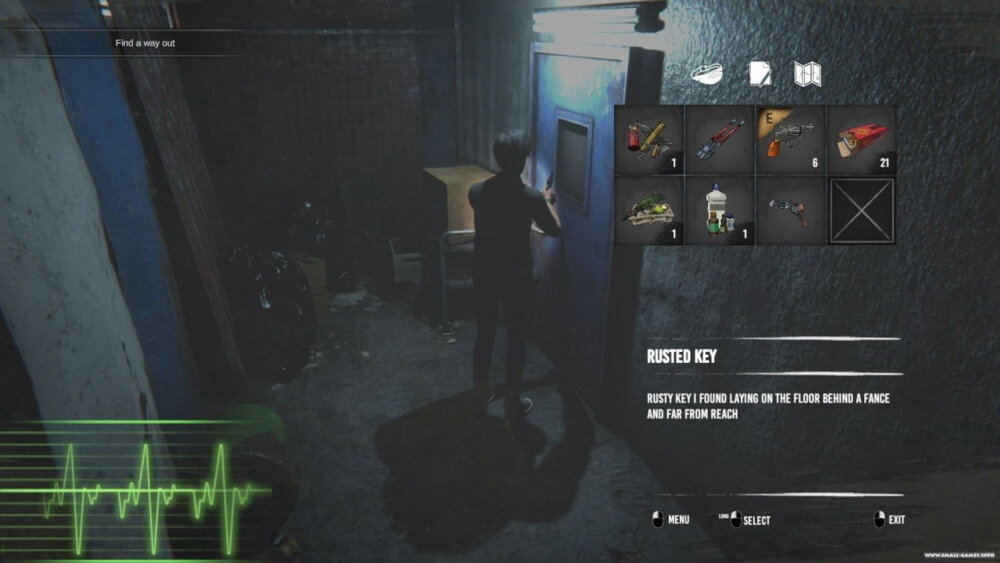Pick the red ammo box slot
Viewport: 1000px width, 563px height.
[862, 140]
